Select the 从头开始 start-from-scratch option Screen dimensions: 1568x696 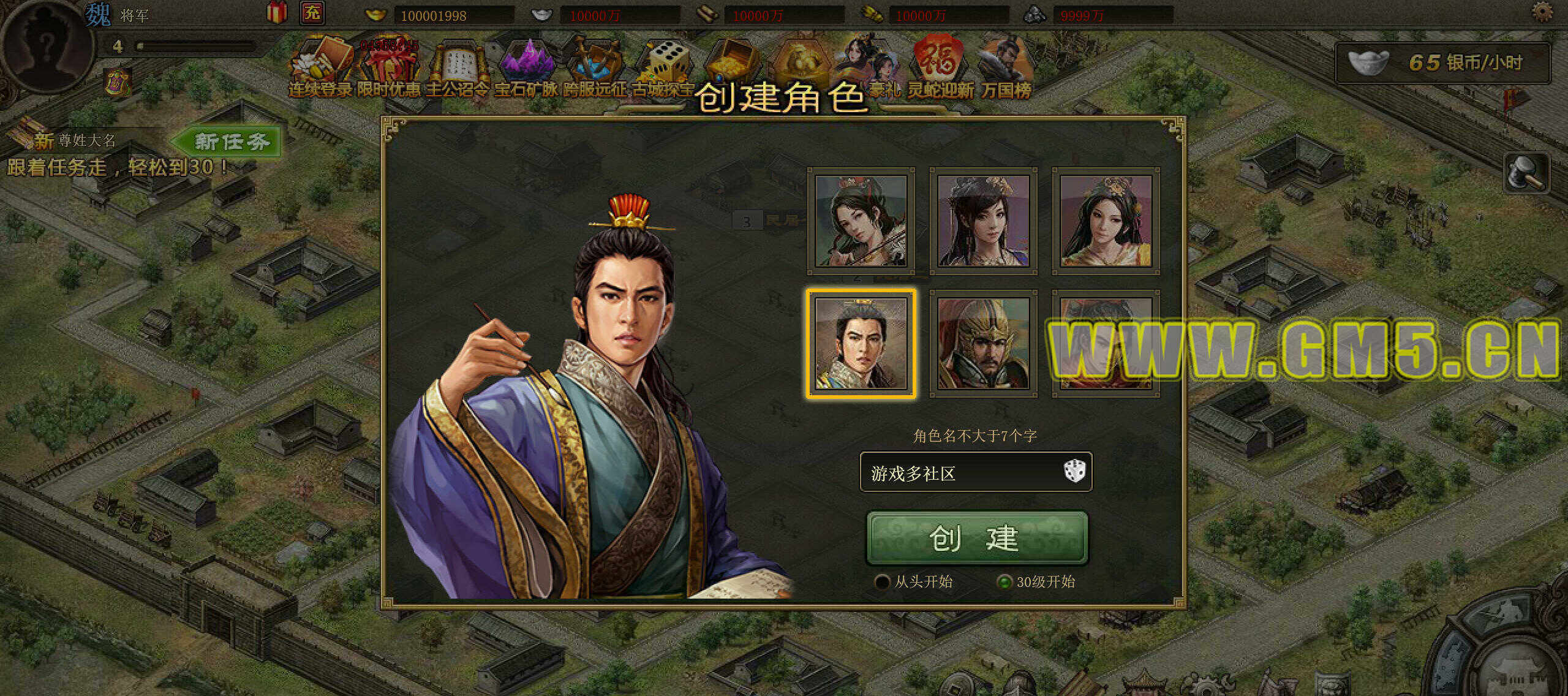[x=883, y=581]
